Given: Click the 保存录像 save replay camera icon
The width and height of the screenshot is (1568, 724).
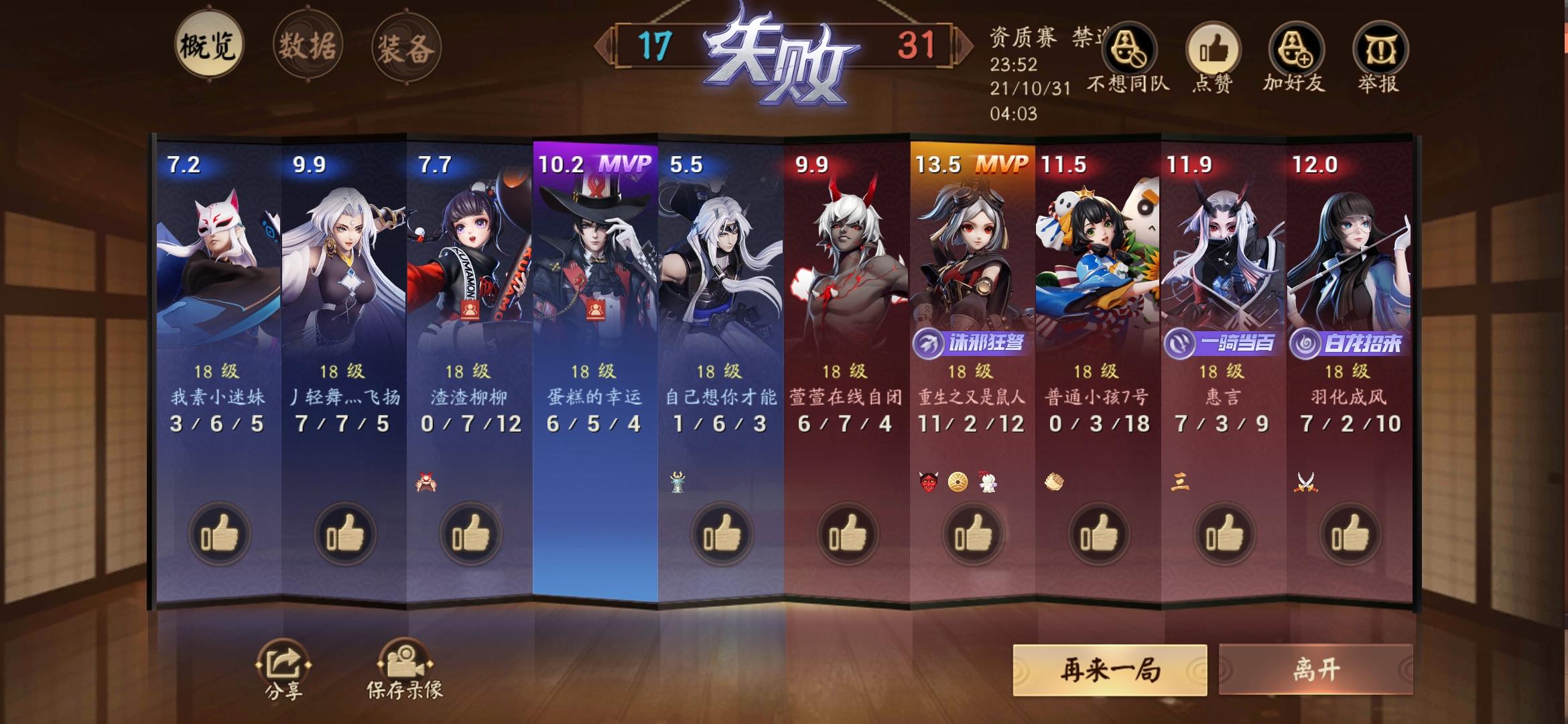Looking at the screenshot, I should (407, 660).
